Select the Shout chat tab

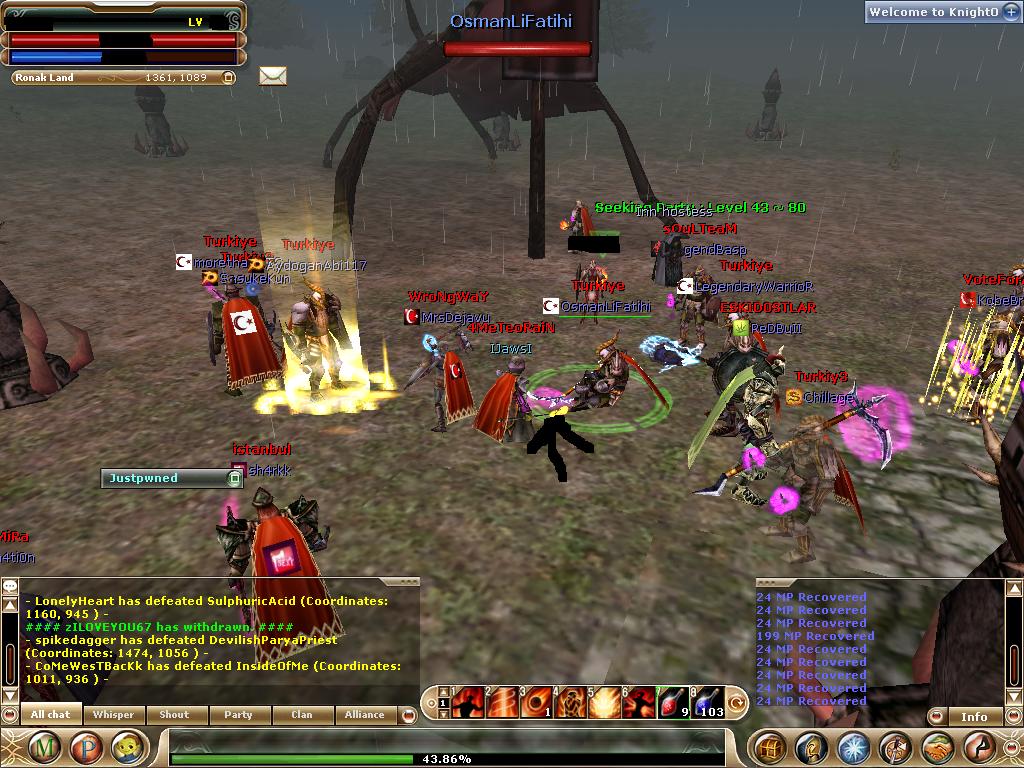coord(174,715)
